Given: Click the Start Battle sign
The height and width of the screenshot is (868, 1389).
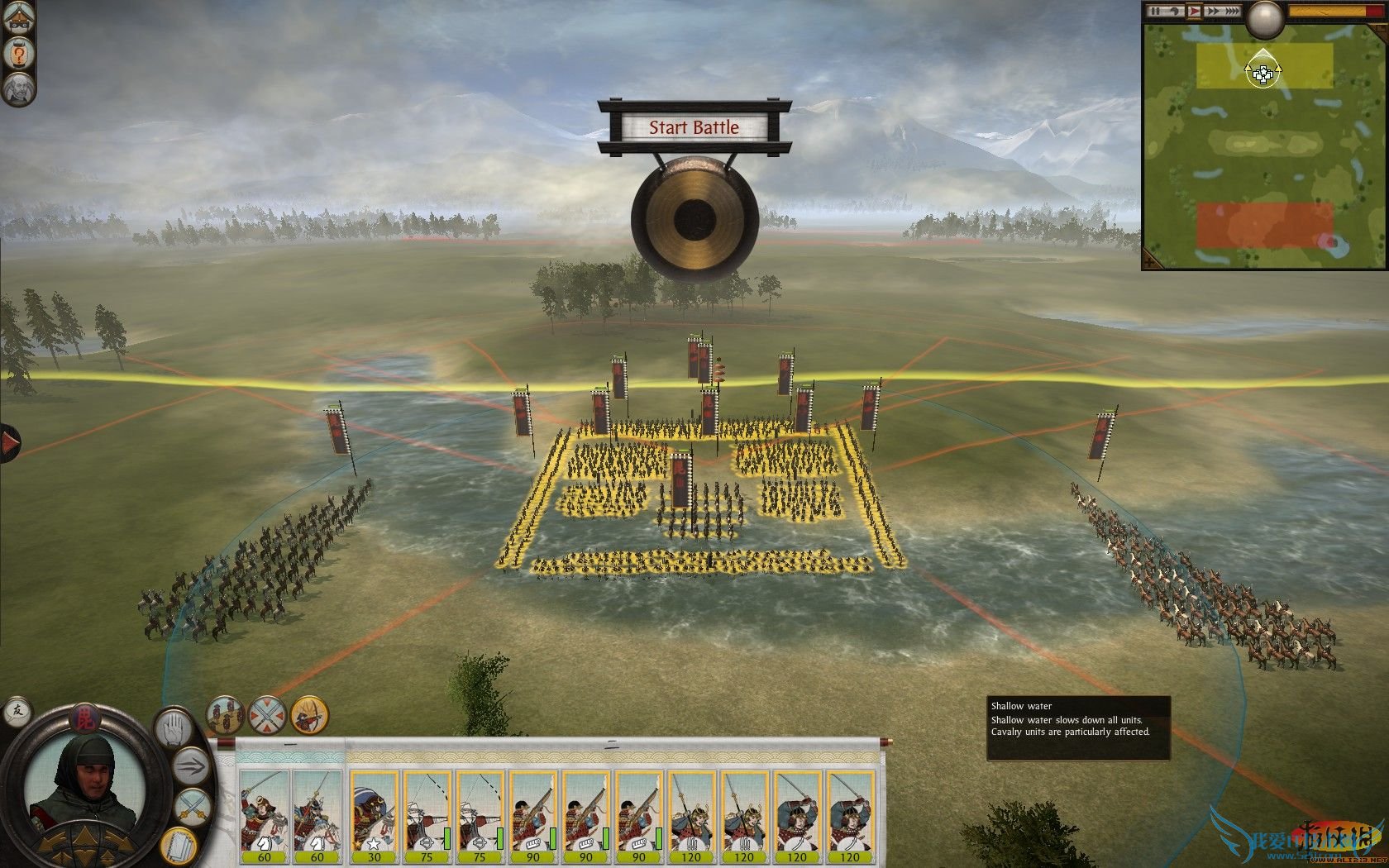Looking at the screenshot, I should pyautogui.click(x=693, y=127).
